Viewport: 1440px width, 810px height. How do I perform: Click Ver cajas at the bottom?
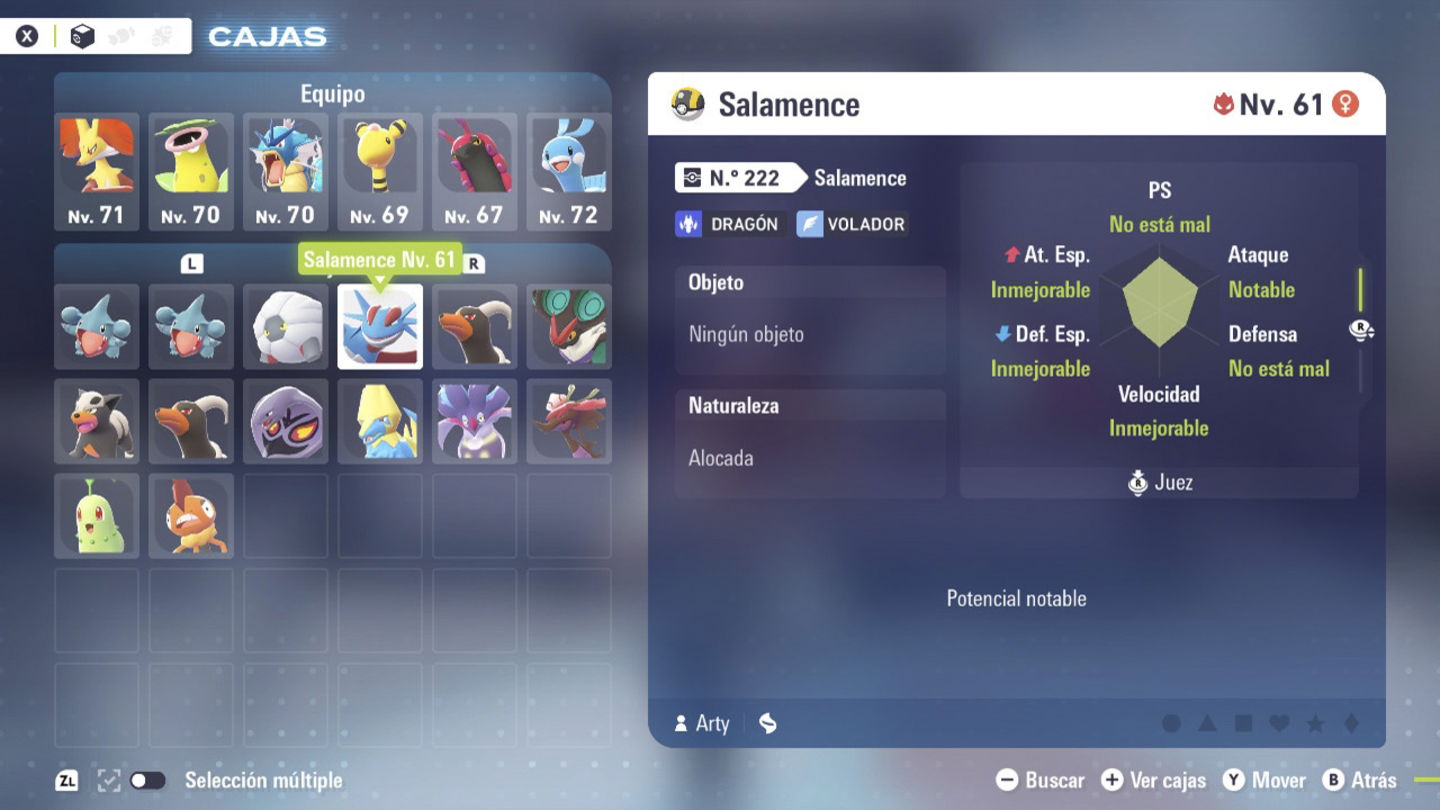(1152, 780)
